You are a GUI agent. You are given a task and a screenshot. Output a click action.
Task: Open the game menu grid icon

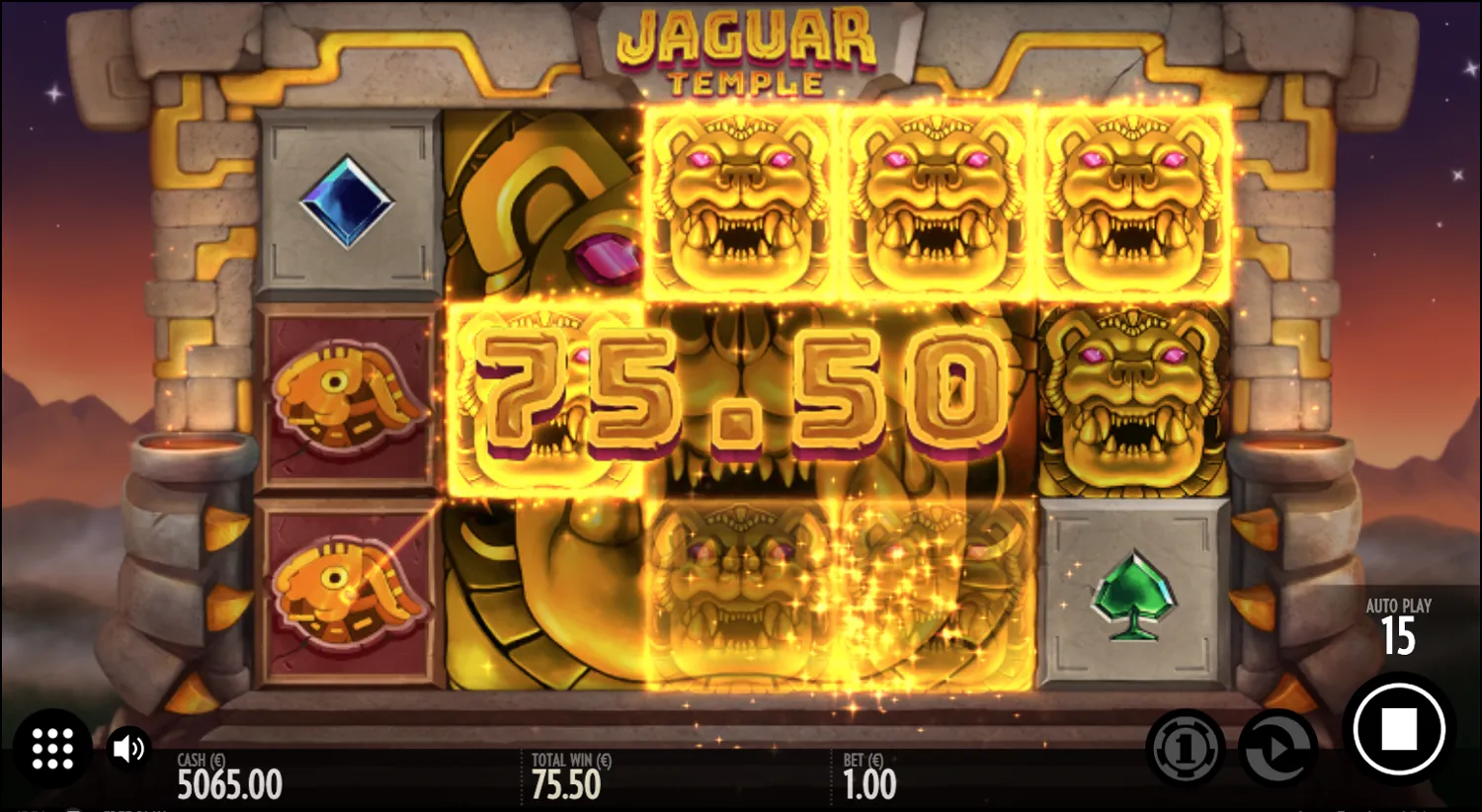pos(54,748)
